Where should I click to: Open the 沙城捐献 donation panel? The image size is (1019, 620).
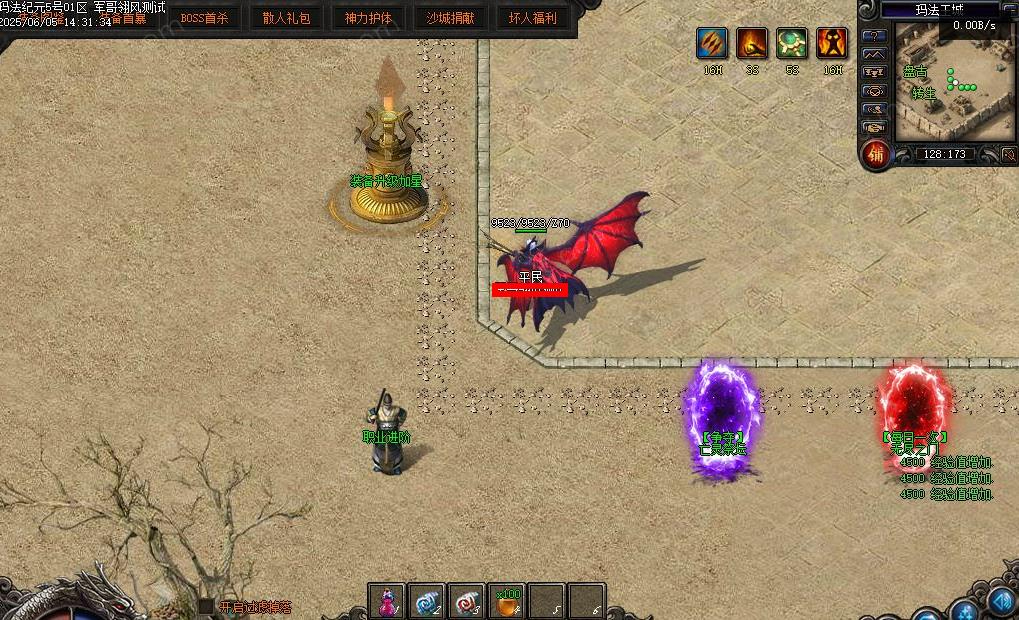click(450, 18)
